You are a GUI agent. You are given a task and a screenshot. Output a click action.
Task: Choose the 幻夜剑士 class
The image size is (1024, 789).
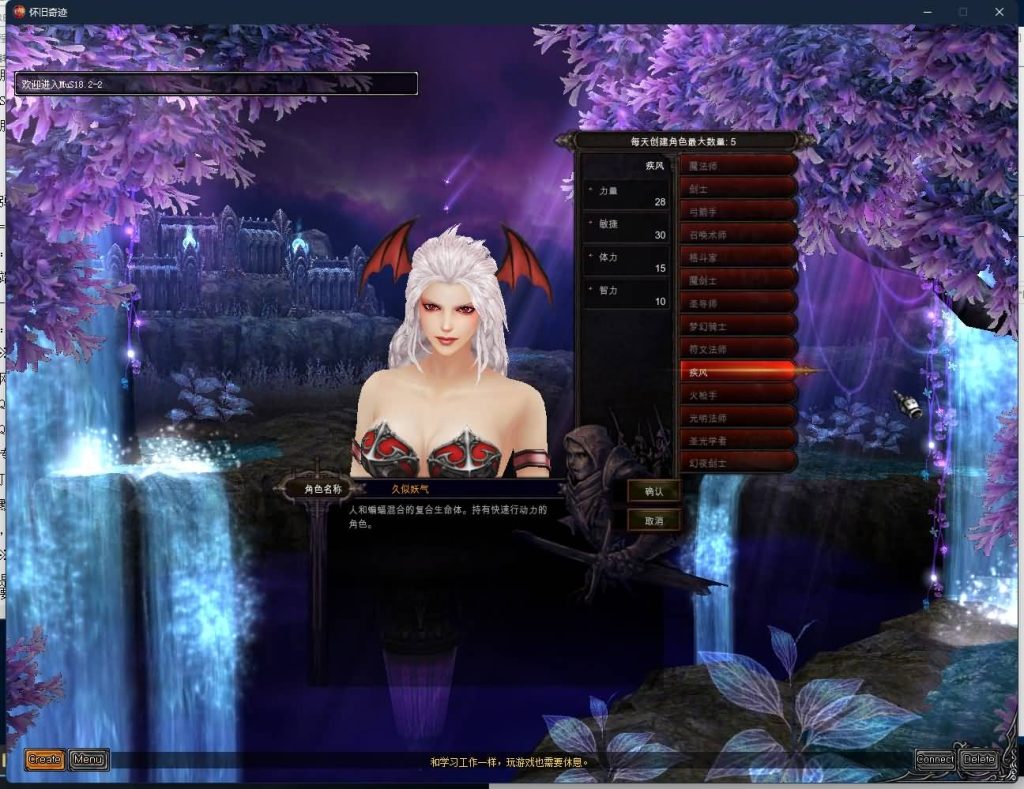[738, 462]
